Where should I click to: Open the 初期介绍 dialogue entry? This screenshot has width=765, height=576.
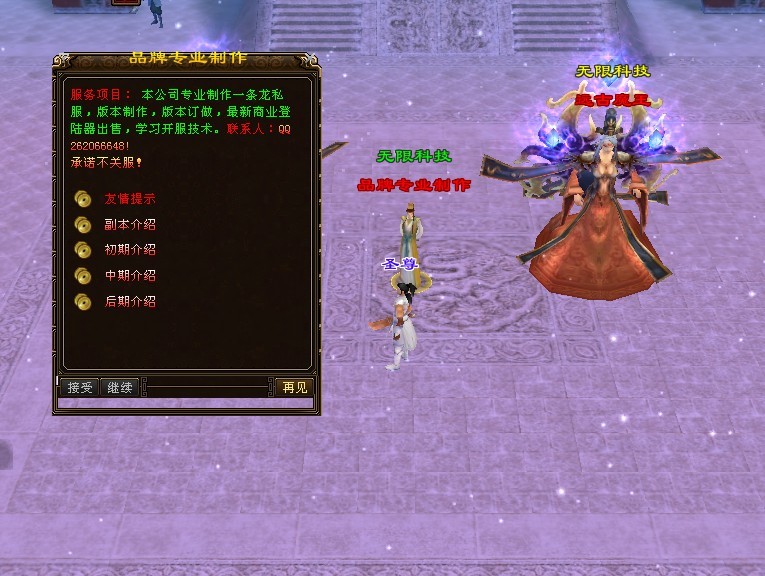[129, 249]
